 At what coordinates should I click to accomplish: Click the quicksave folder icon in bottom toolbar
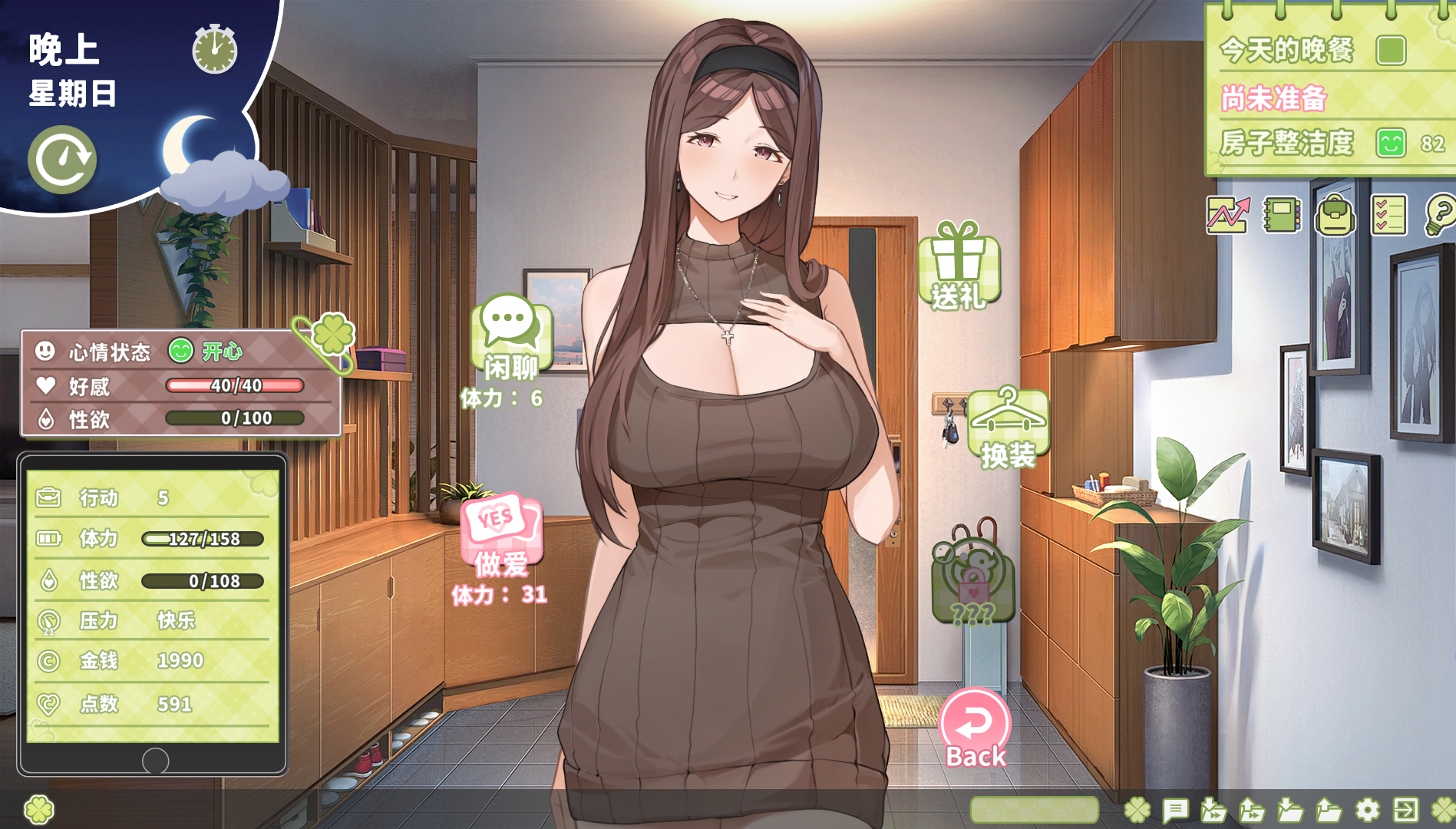point(1213,808)
